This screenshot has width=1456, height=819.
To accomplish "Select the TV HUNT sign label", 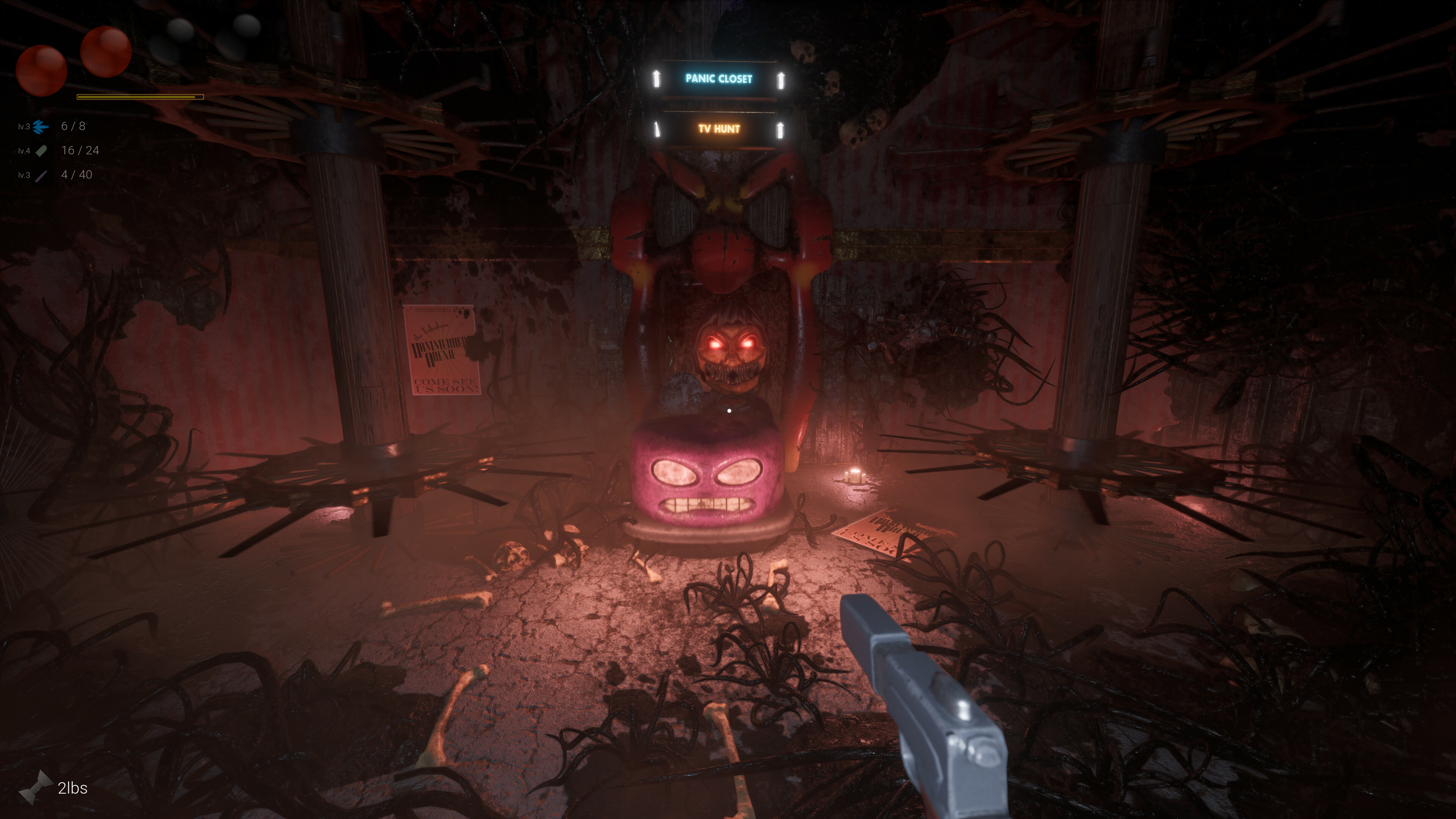I will click(719, 129).
